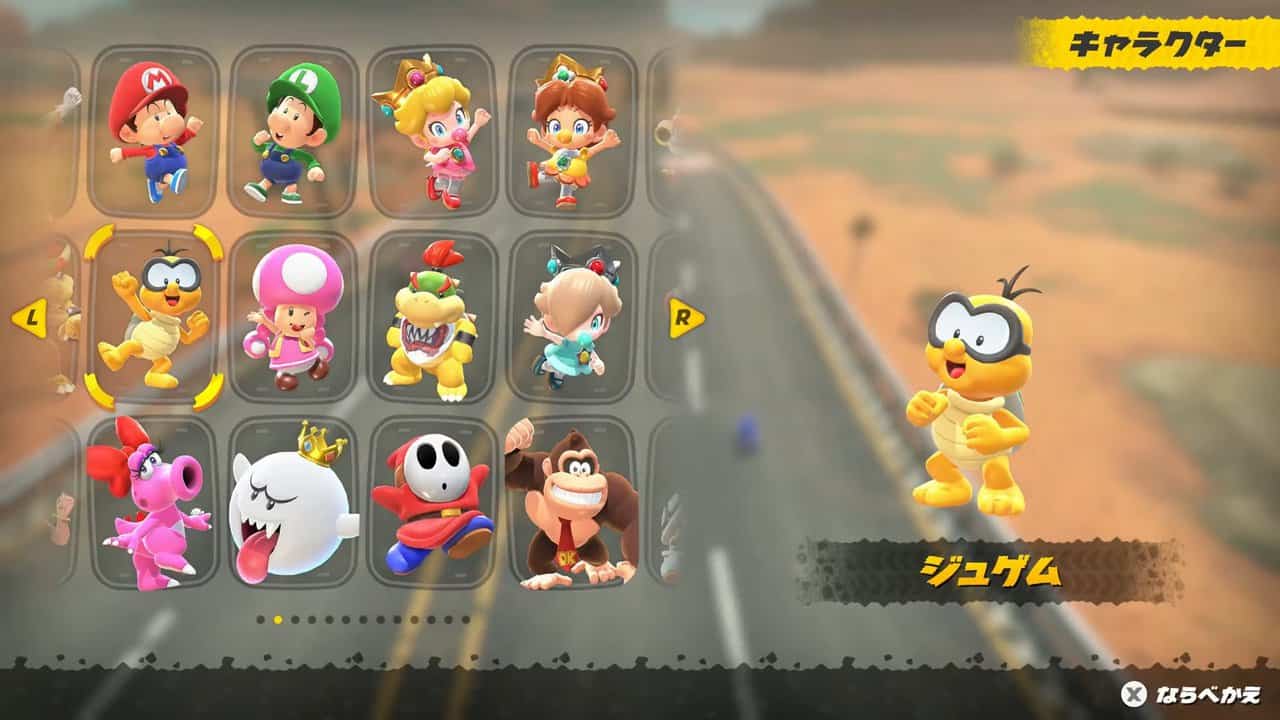Select Birdo with the red bow

[153, 502]
